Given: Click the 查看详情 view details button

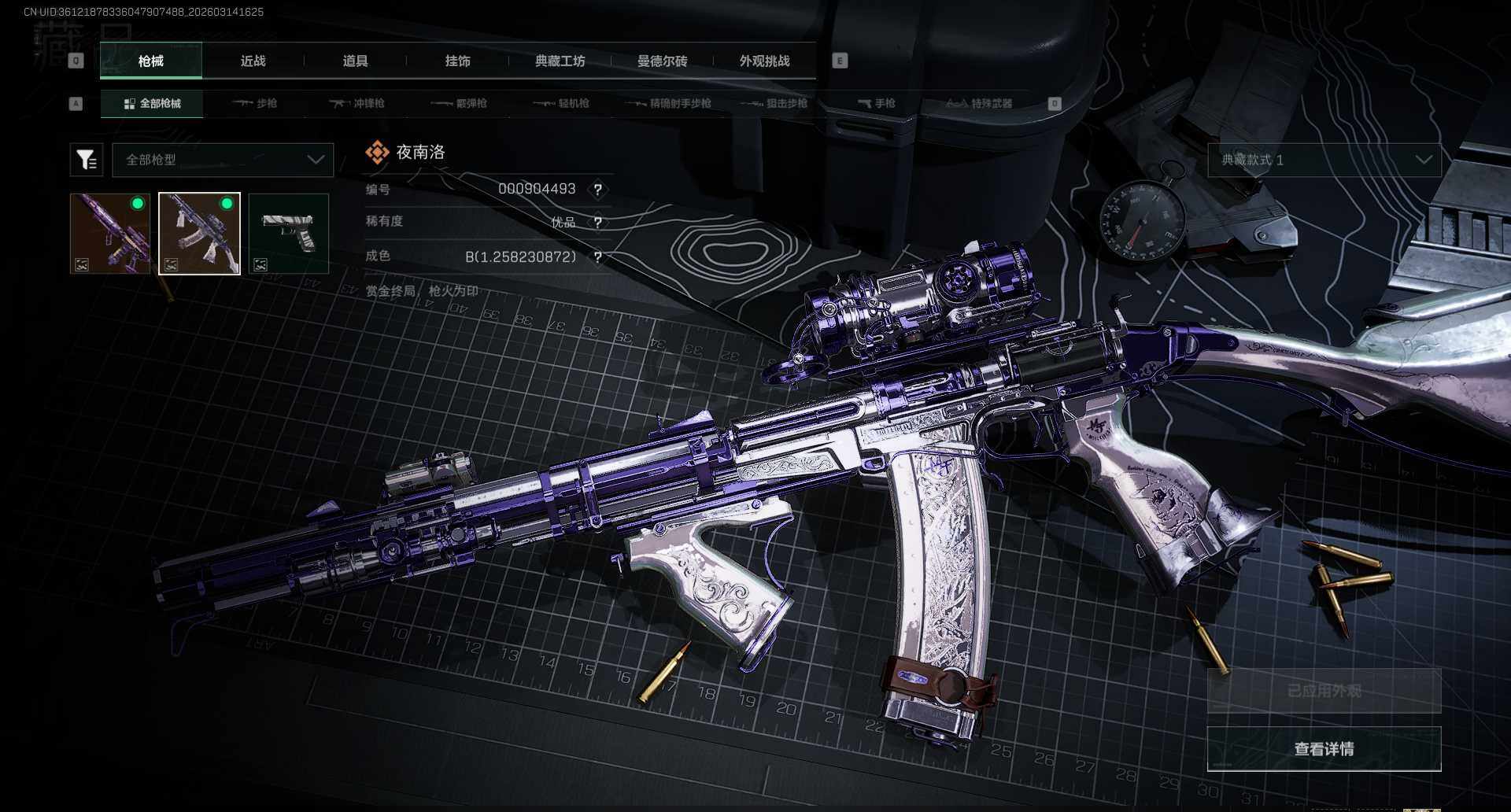Looking at the screenshot, I should [1324, 749].
